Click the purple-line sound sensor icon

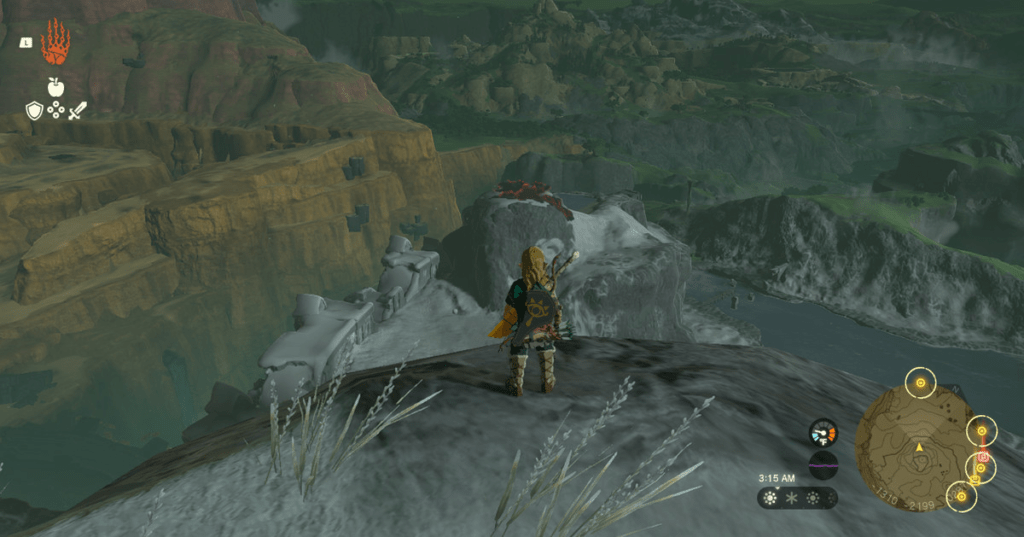(x=823, y=465)
